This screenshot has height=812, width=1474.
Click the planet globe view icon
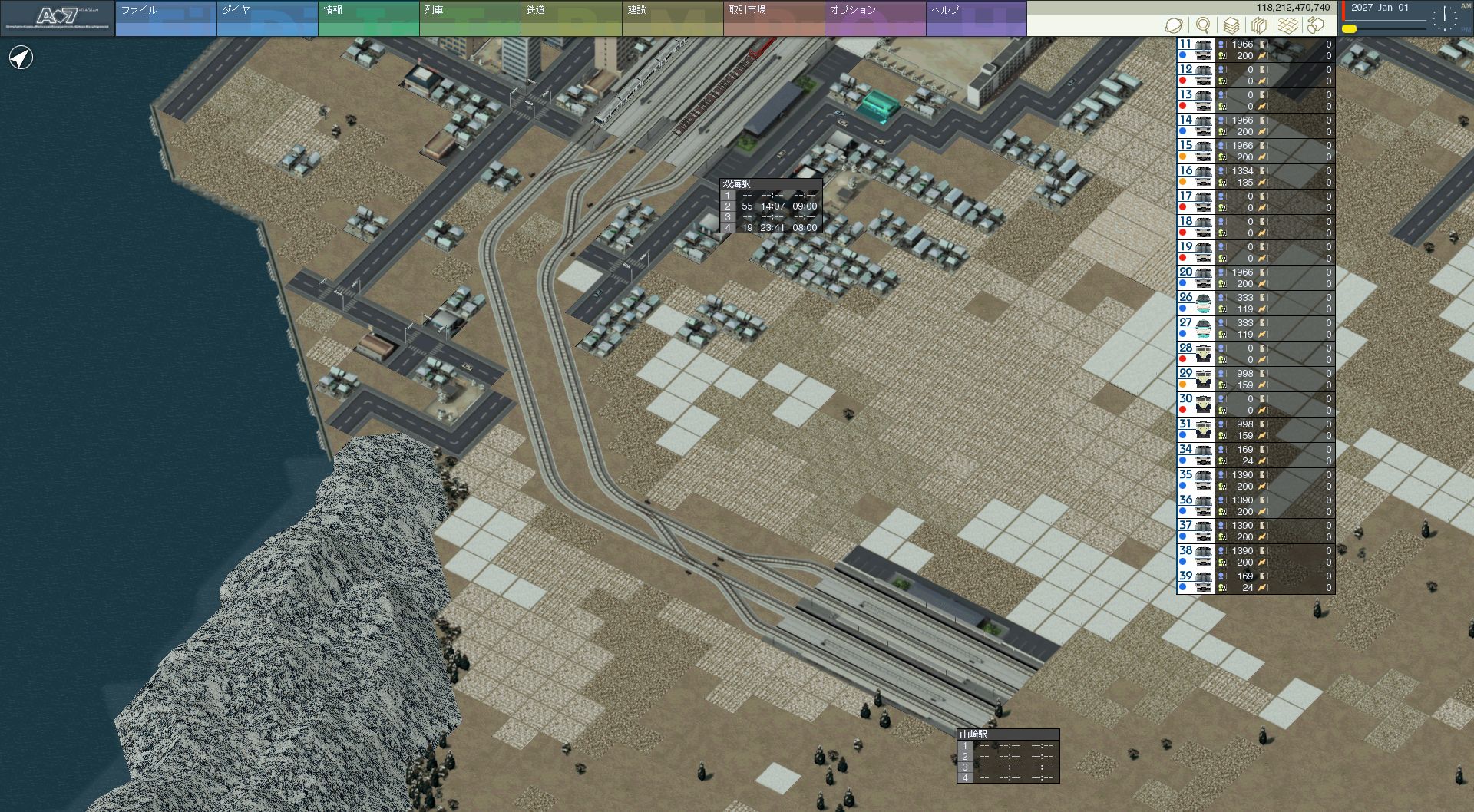coord(1173,25)
